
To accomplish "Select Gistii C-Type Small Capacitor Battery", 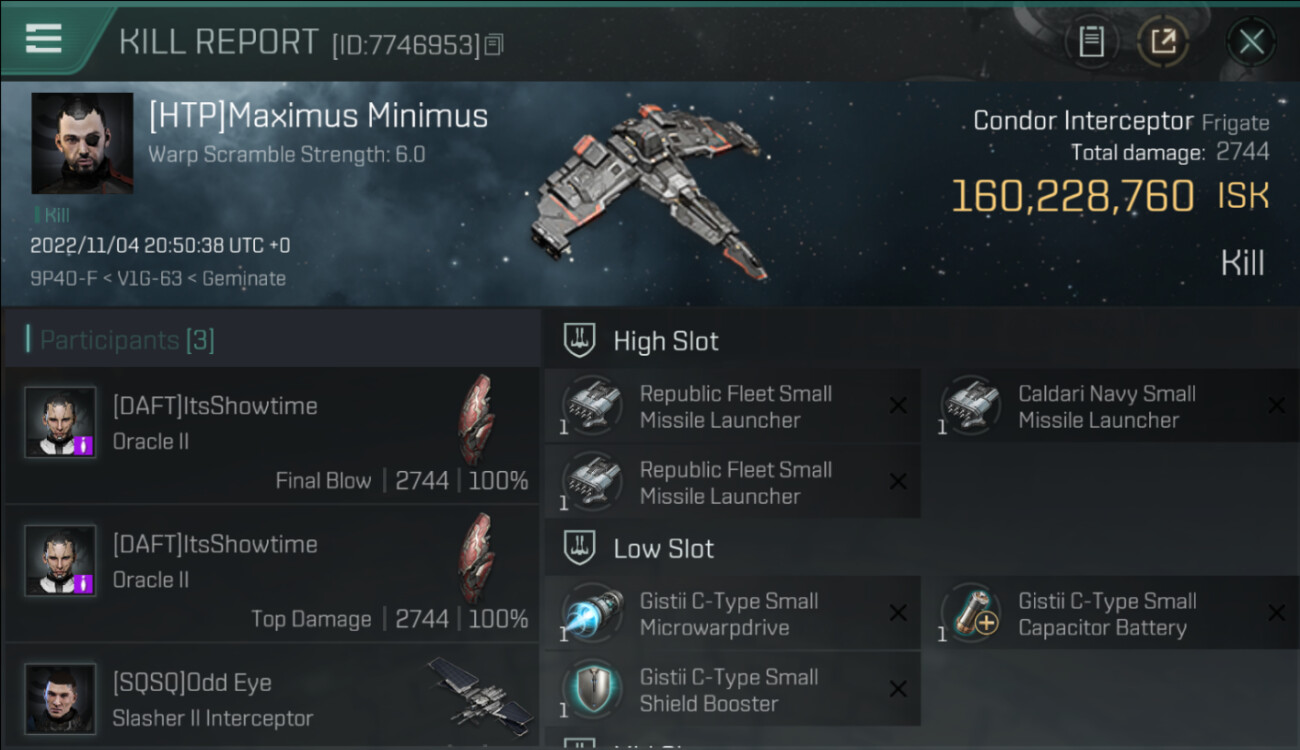I will click(x=1106, y=614).
